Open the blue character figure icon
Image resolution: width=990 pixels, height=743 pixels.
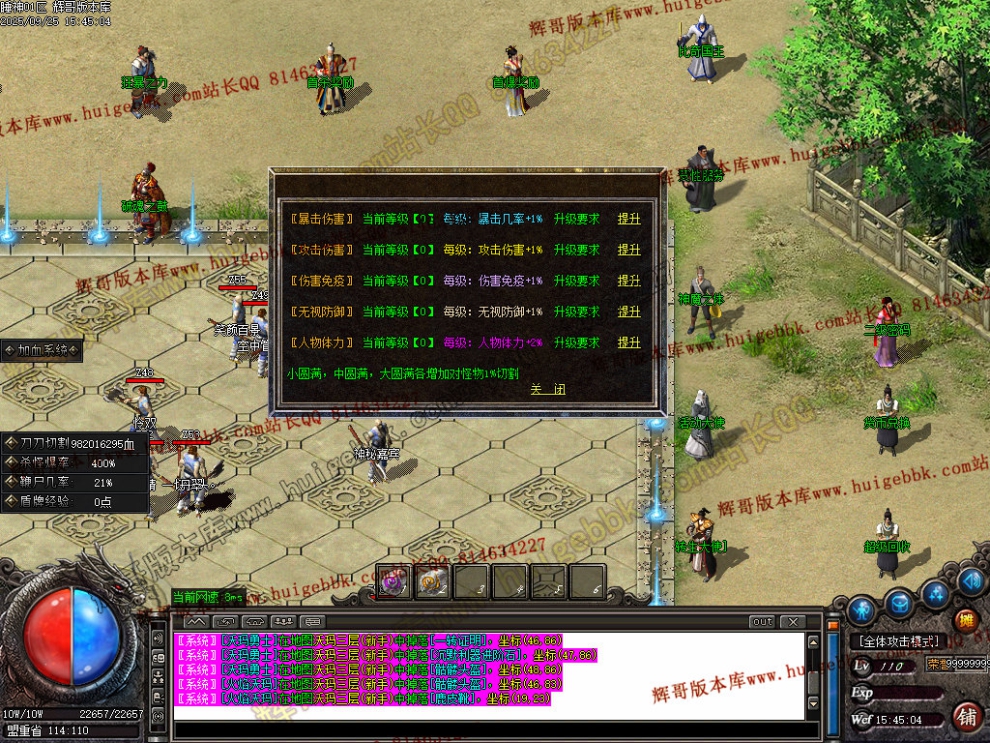pyautogui.click(x=862, y=610)
